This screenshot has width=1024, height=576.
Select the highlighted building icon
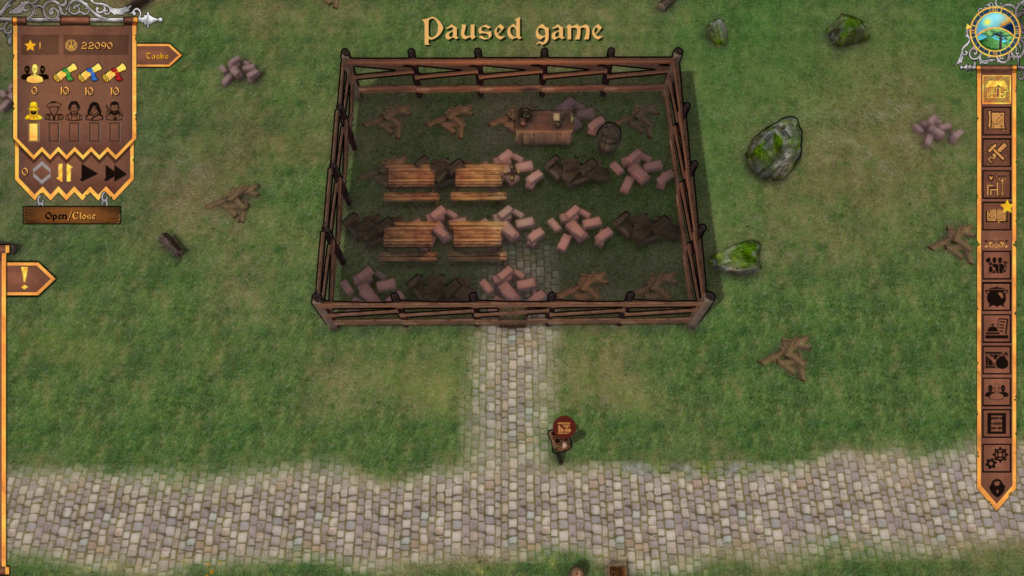coord(995,90)
